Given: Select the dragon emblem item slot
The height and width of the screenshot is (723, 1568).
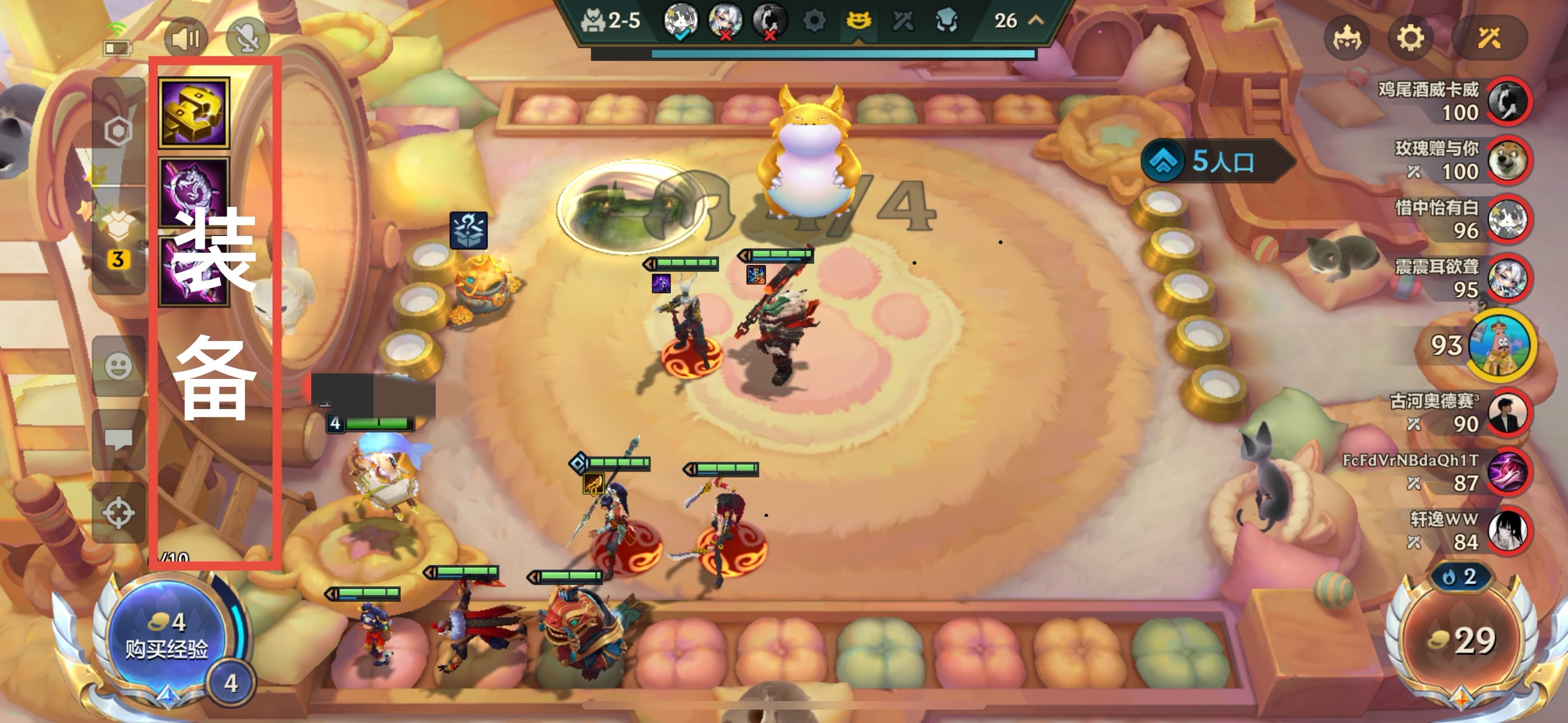Looking at the screenshot, I should (x=194, y=192).
